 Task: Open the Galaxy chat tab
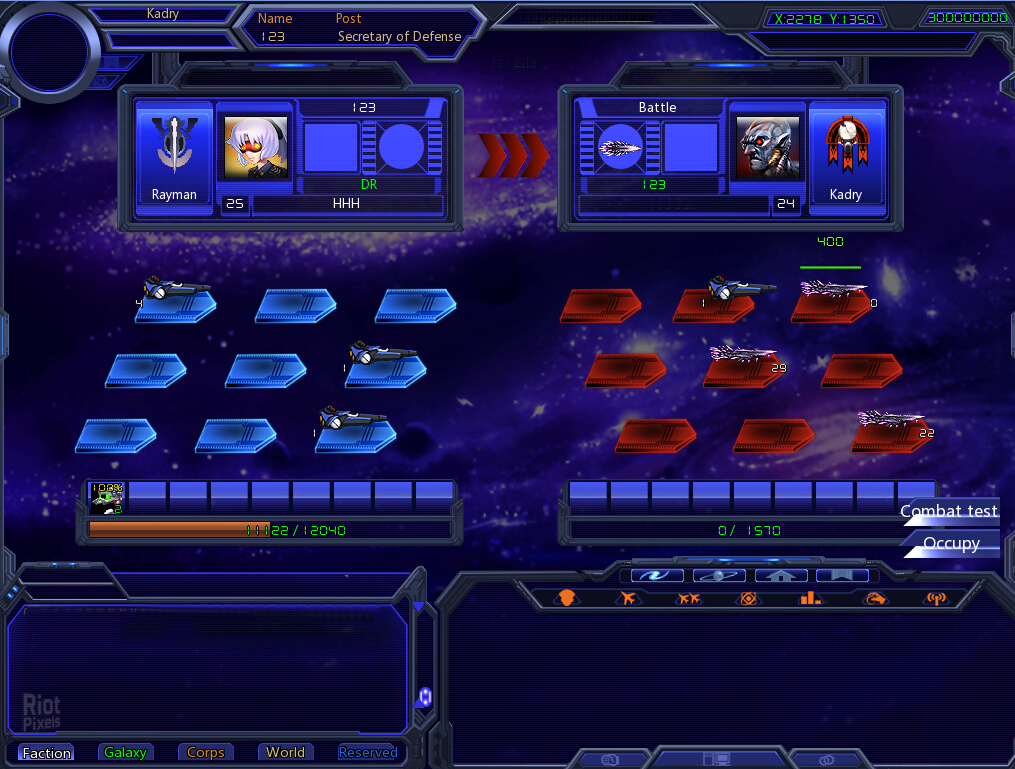pos(125,753)
